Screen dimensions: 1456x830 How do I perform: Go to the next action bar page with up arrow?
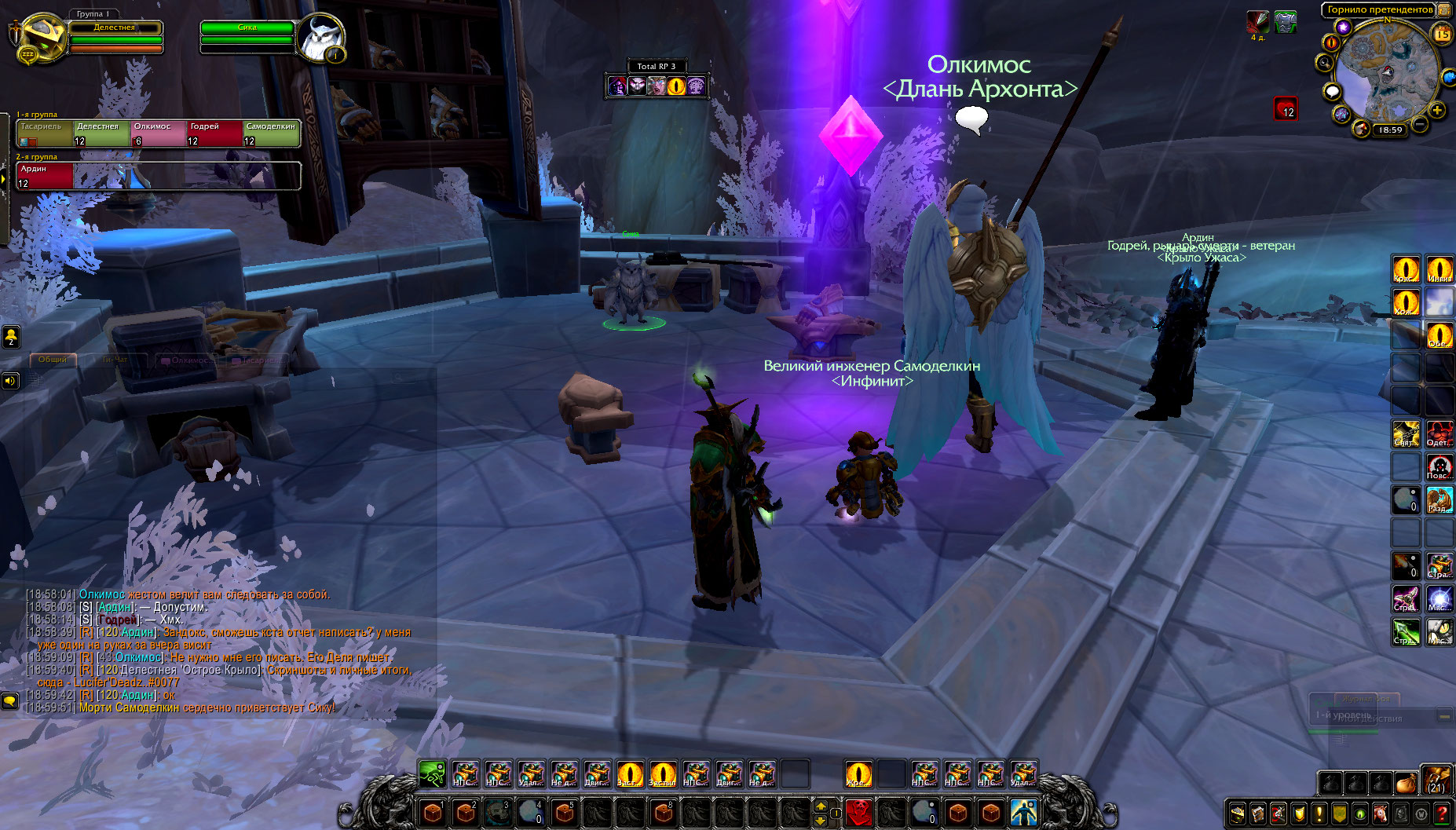coord(821,806)
